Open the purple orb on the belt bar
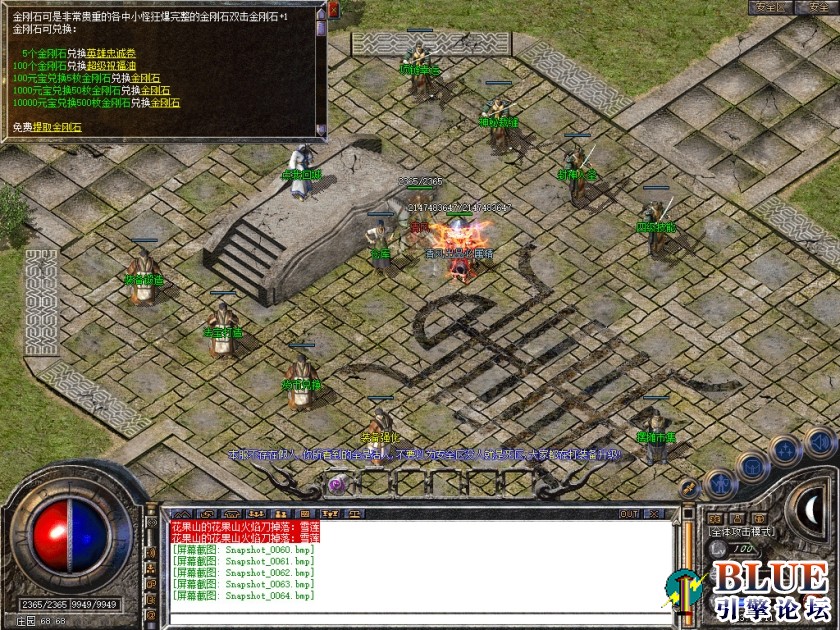This screenshot has width=840, height=630. [337, 485]
